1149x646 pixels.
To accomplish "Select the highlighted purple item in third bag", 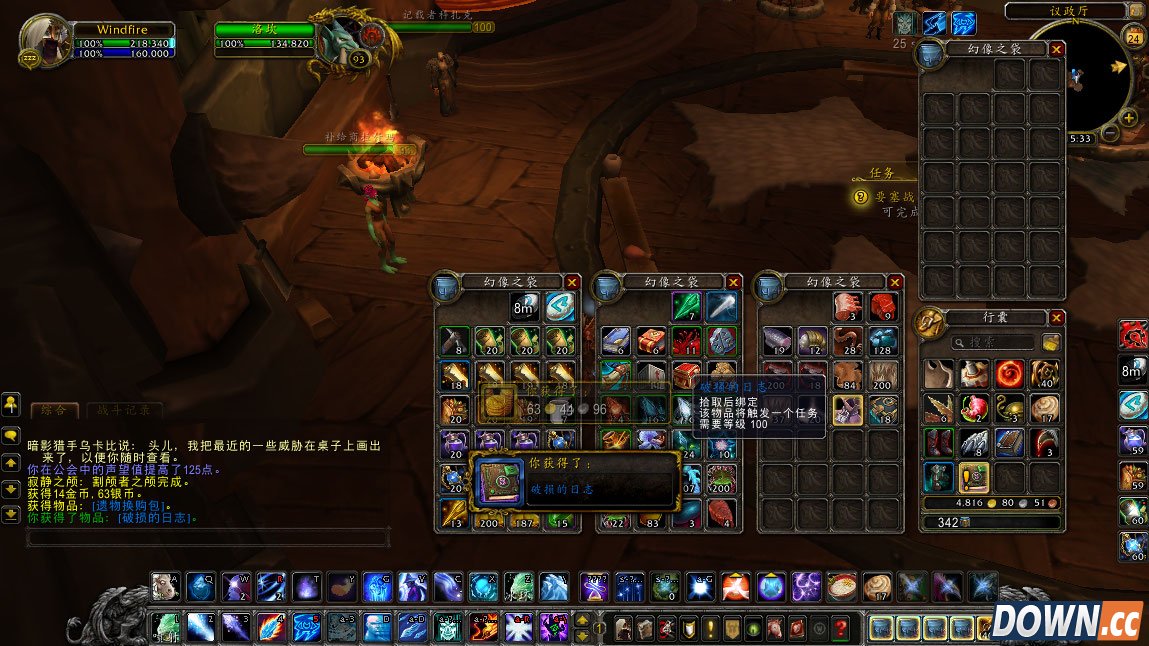I will (848, 409).
